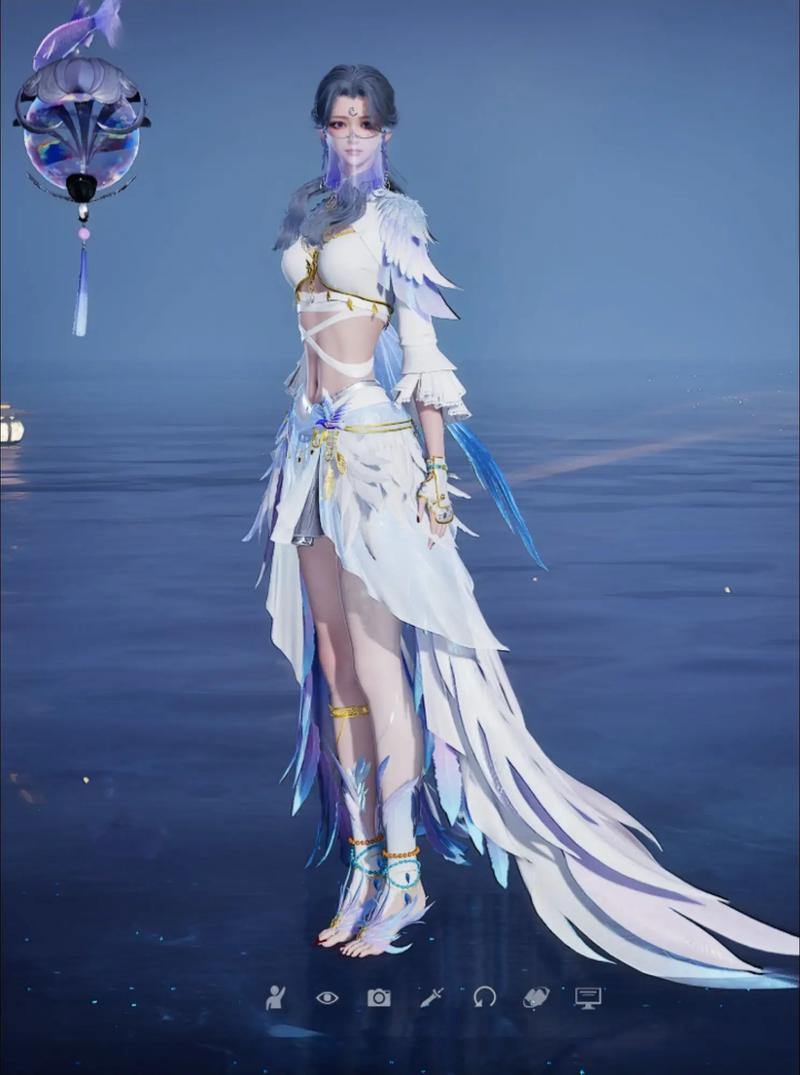Viewport: 800px width, 1075px height.
Task: Click the monitor display icon
Action: pyautogui.click(x=588, y=997)
